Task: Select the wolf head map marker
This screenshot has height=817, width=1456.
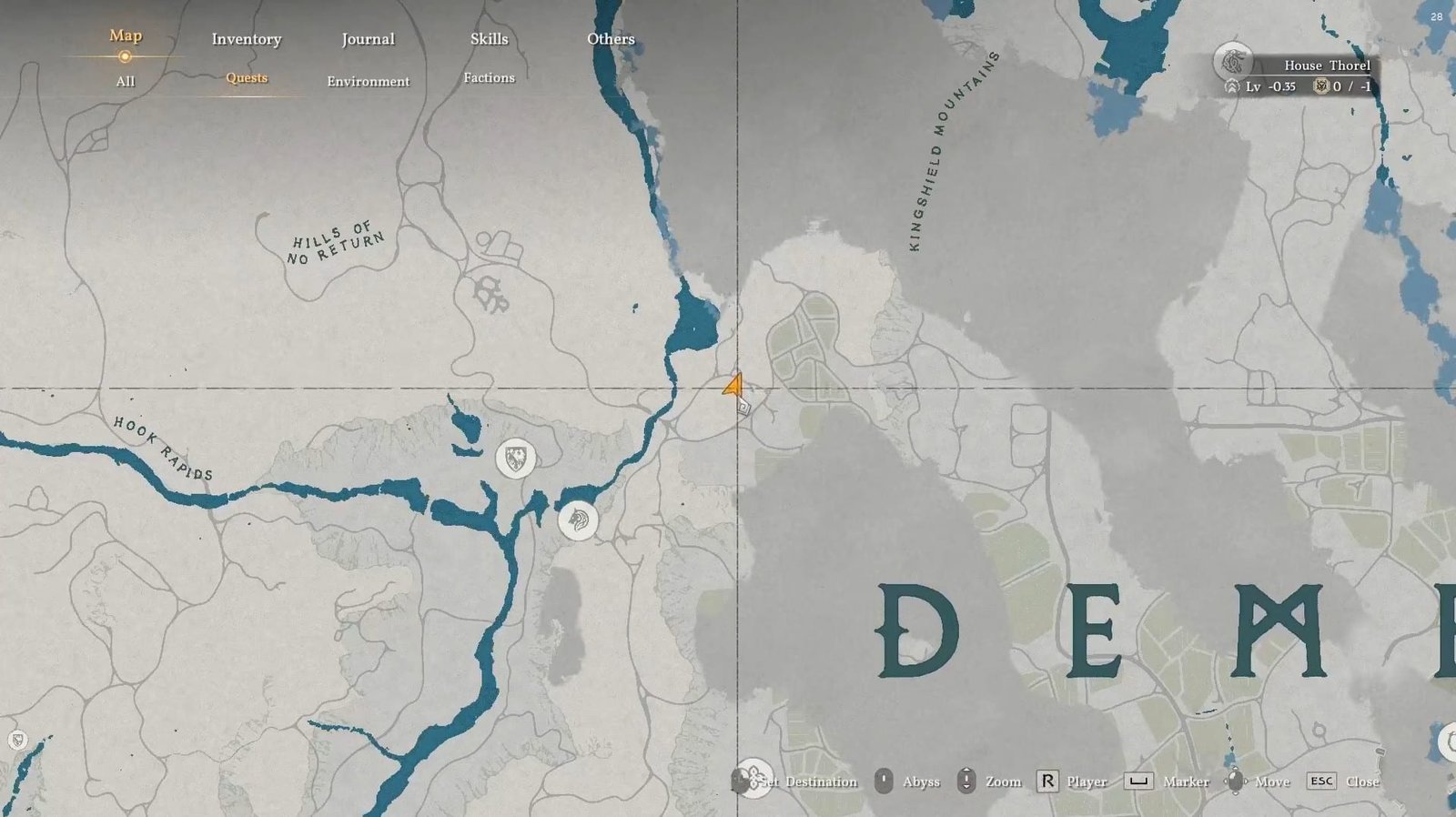Action: (x=578, y=520)
